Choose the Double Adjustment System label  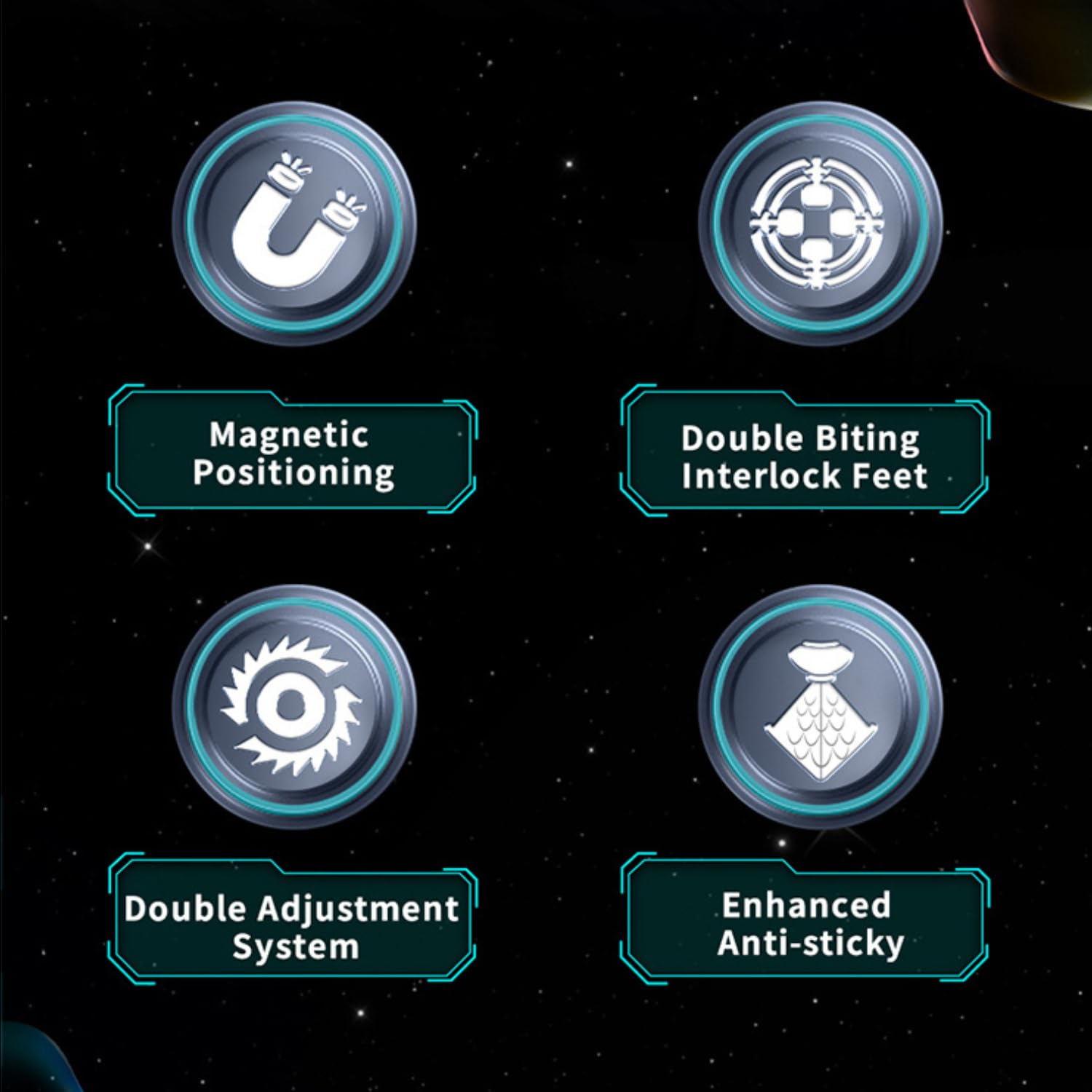point(293,926)
